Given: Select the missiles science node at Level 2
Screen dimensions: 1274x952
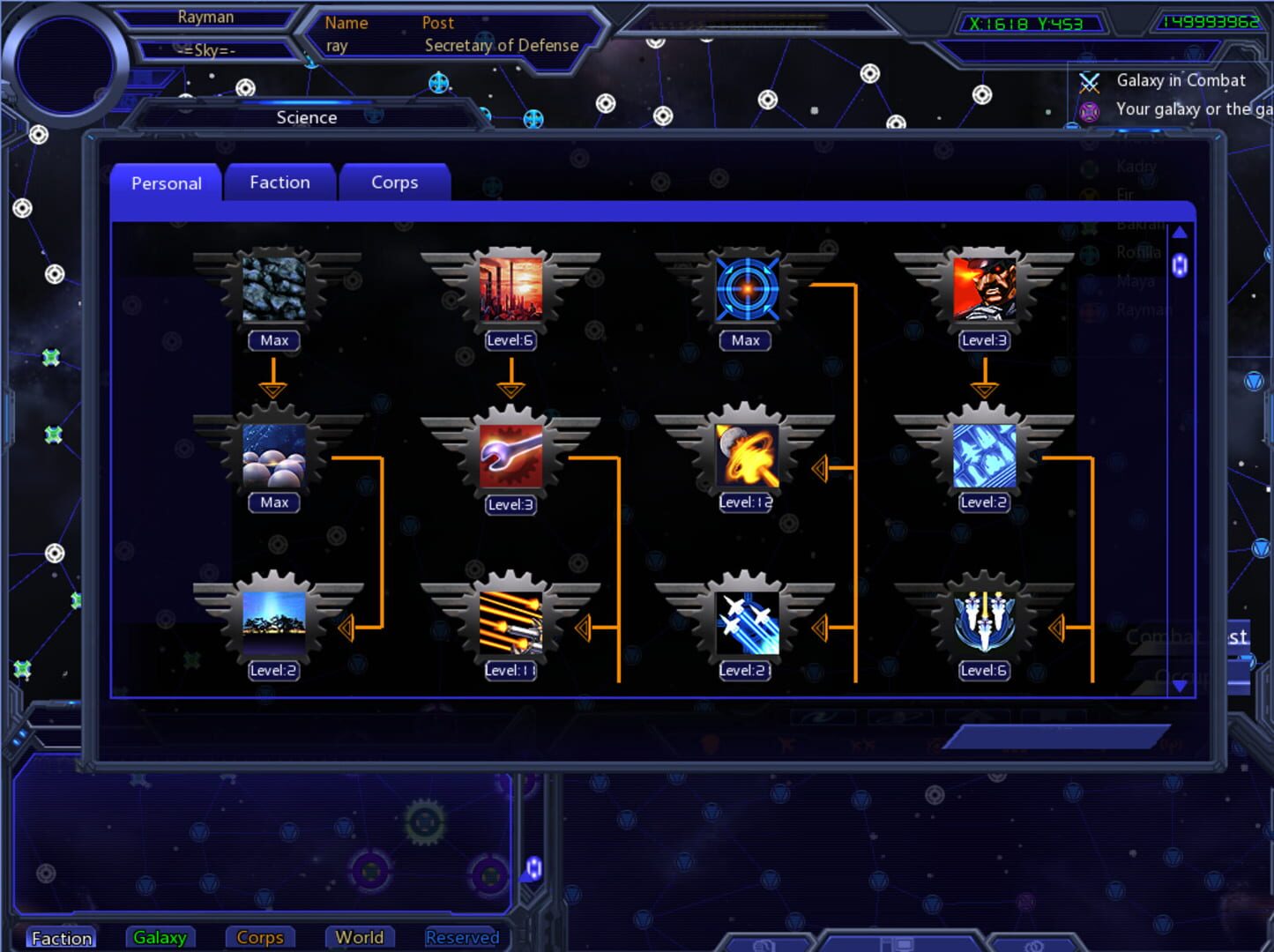Looking at the screenshot, I should click(x=745, y=624).
